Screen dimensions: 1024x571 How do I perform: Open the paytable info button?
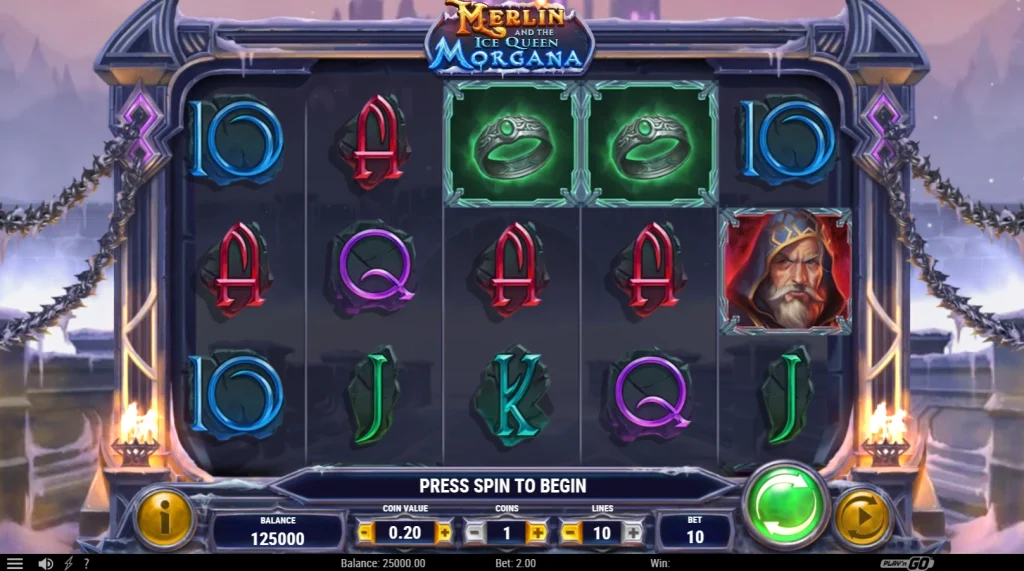pyautogui.click(x=164, y=518)
